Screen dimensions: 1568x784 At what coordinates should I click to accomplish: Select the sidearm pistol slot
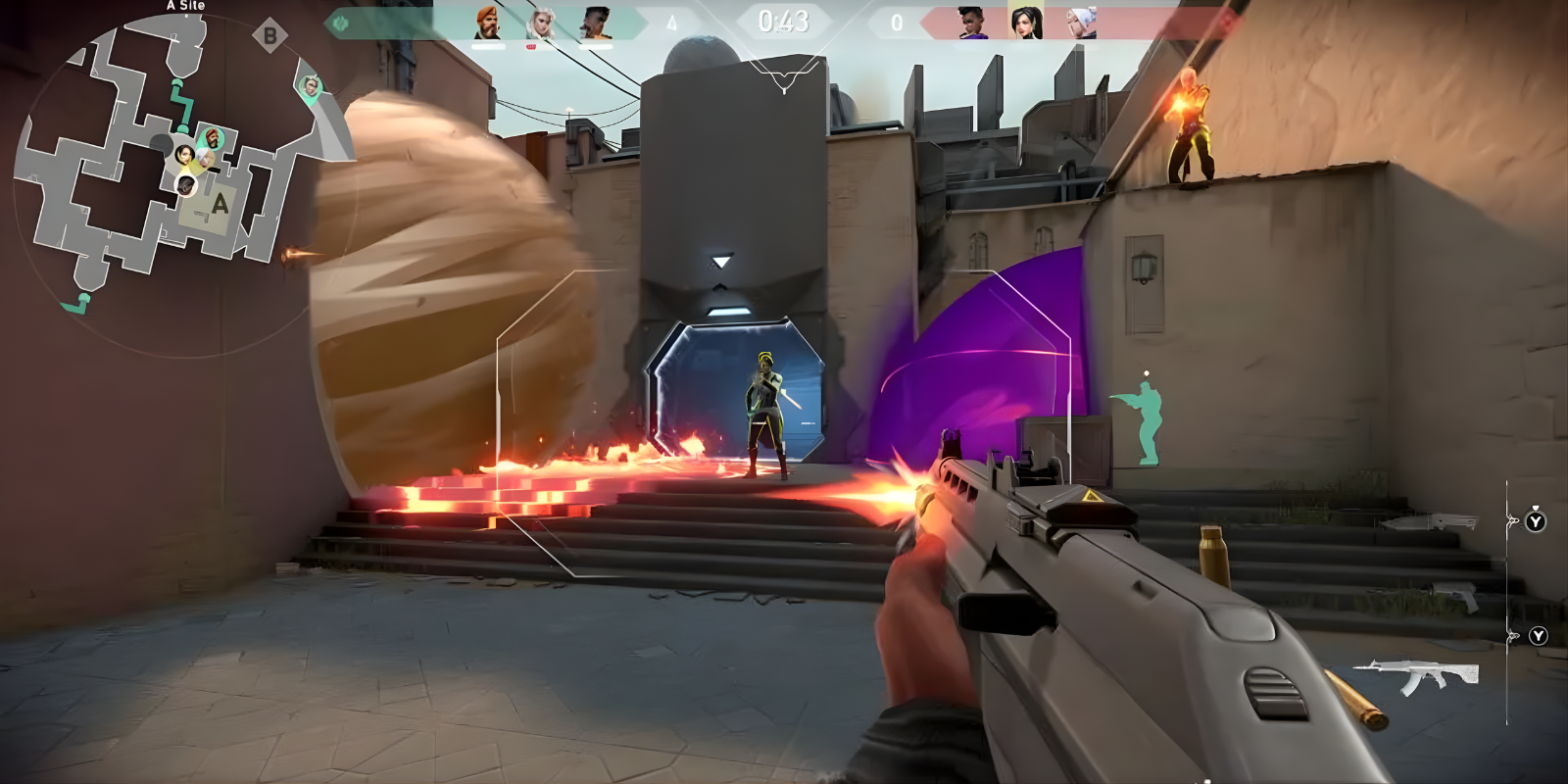(1456, 595)
